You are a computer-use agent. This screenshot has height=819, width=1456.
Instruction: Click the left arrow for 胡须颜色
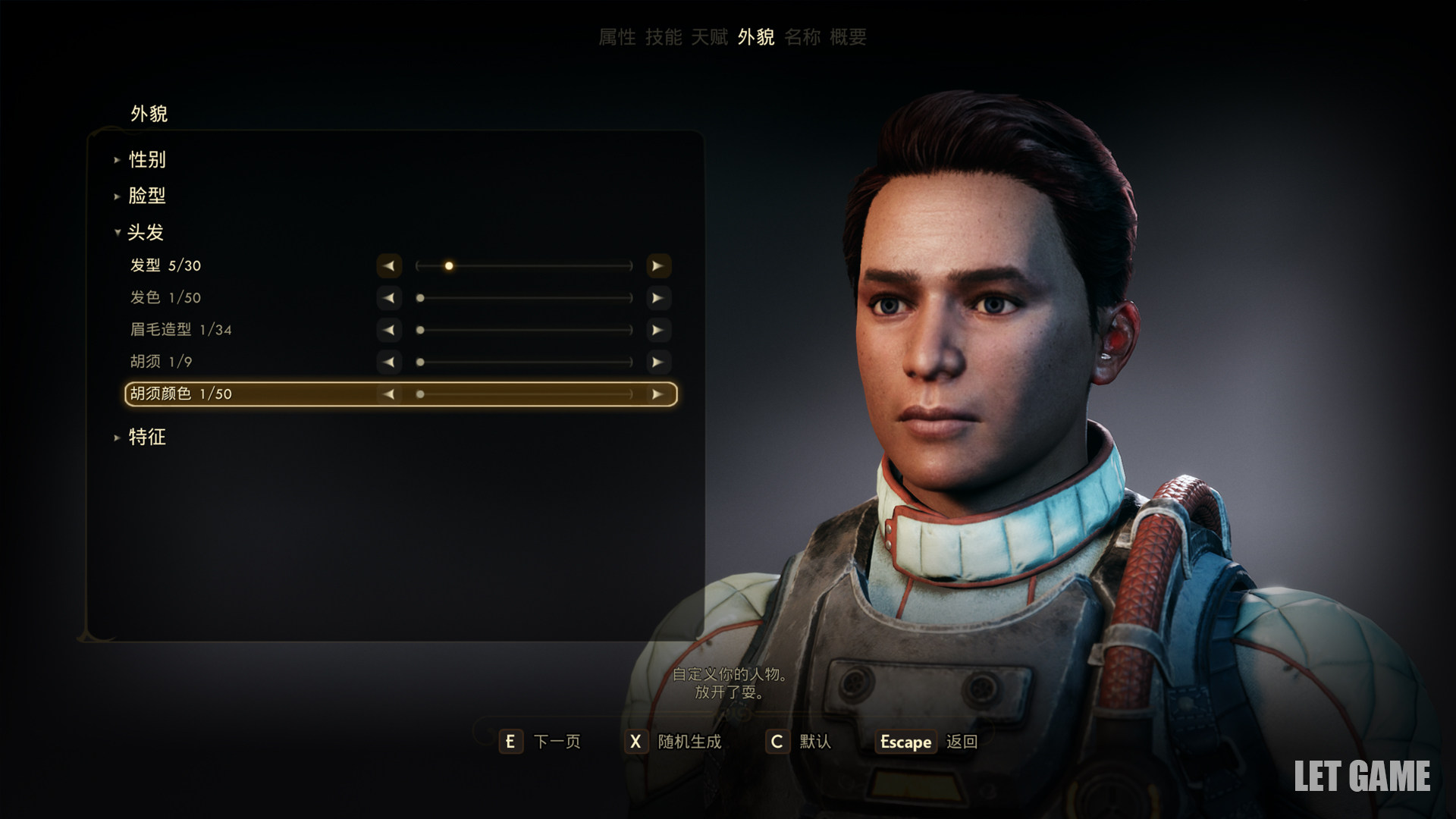(x=389, y=394)
